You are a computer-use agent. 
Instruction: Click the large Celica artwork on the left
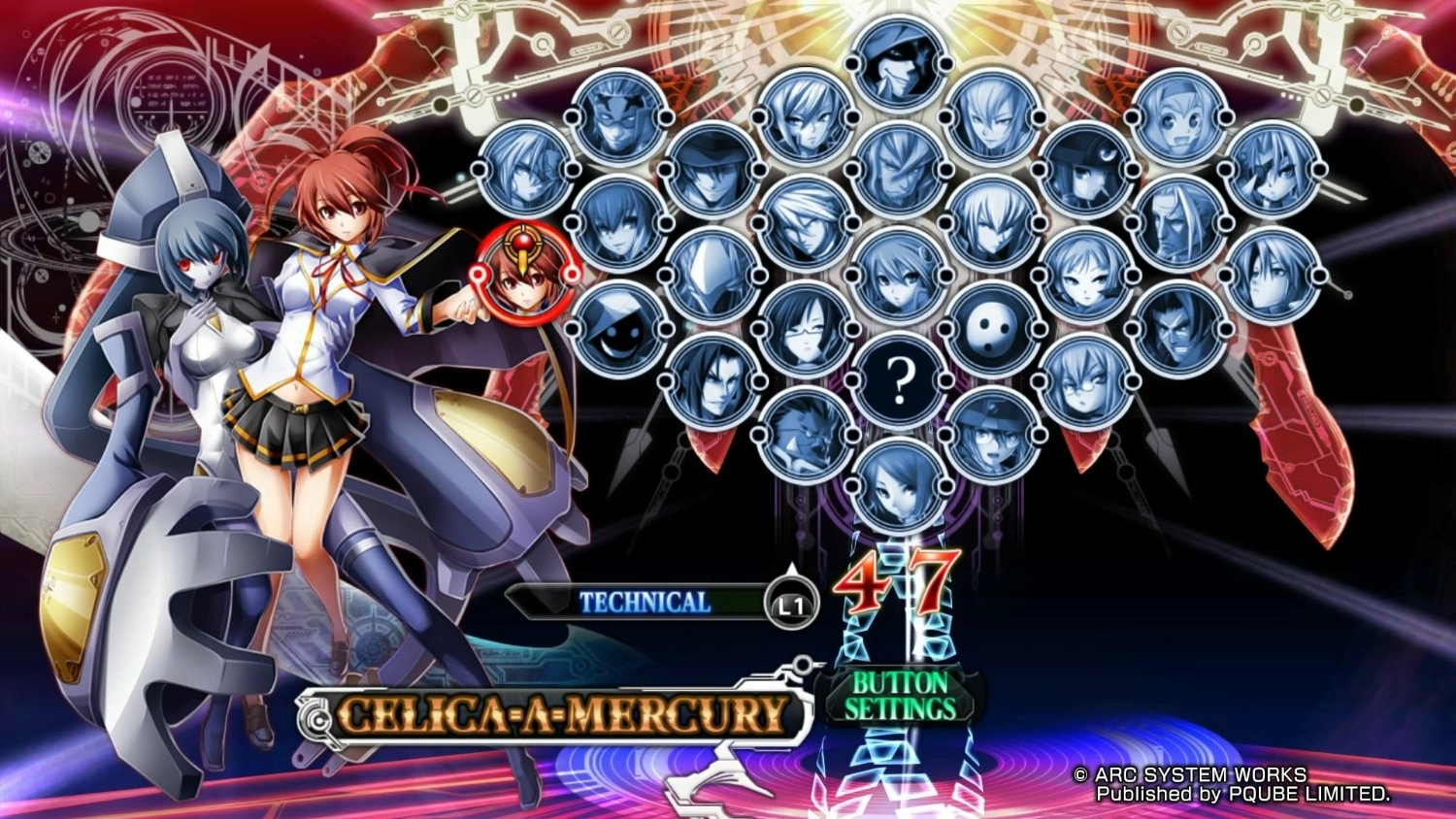(x=320, y=388)
